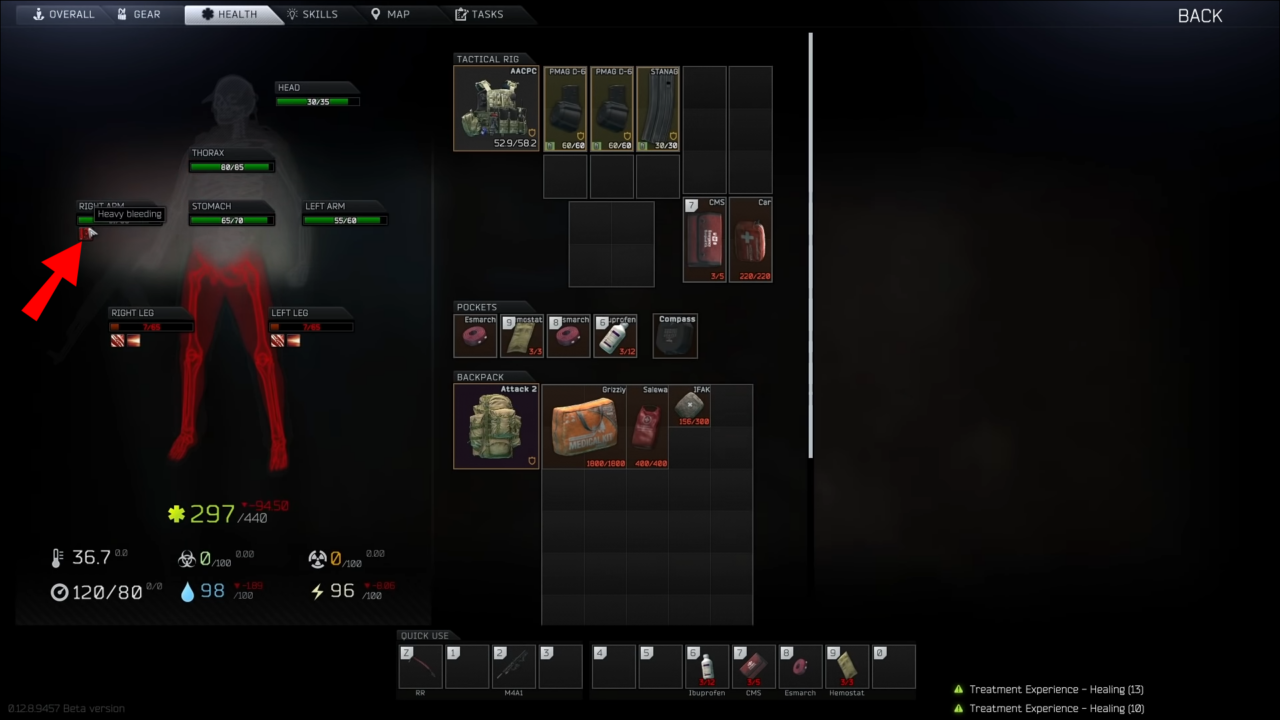Select the M4A1 in quick slot 2
This screenshot has height=720, width=1280.
click(514, 666)
